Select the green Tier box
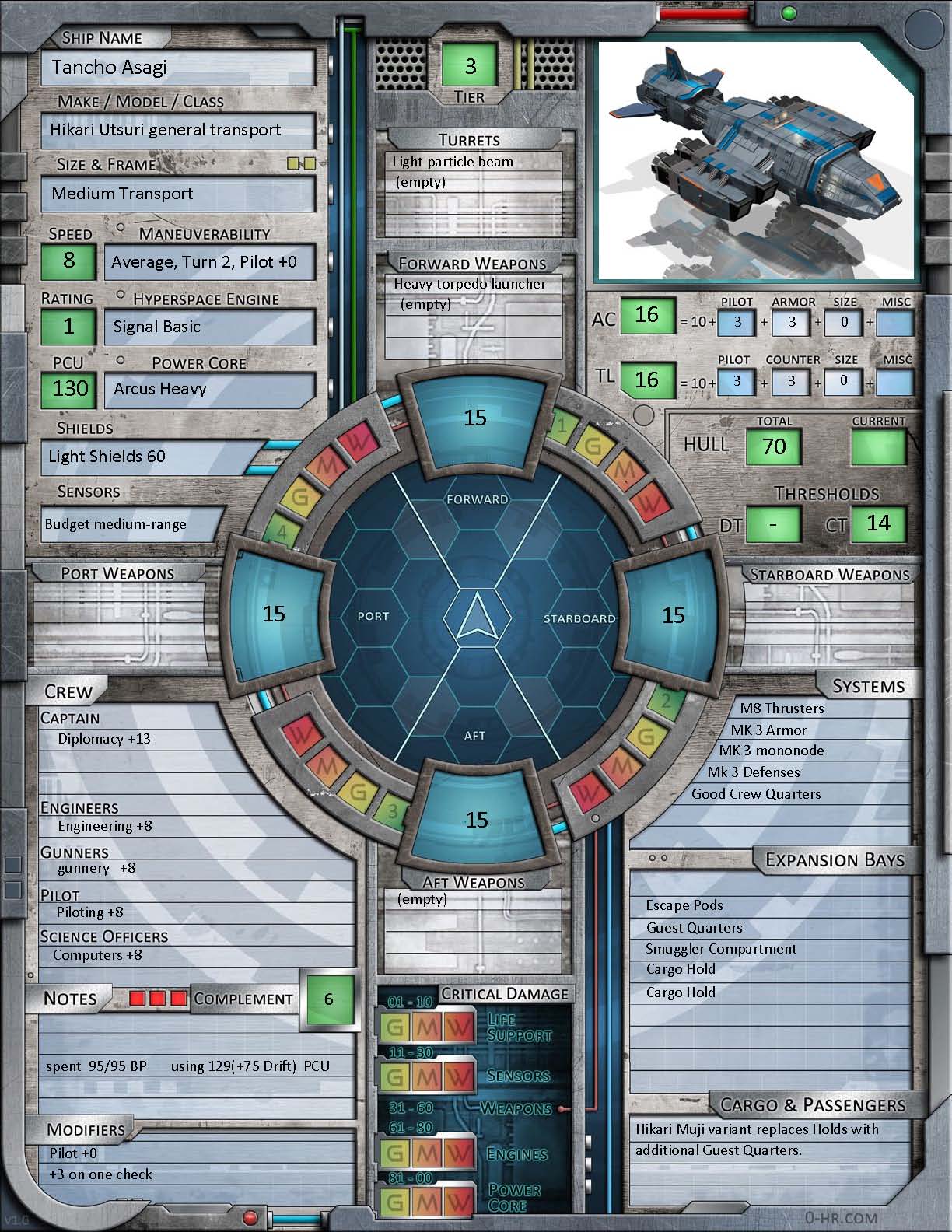The image size is (952, 1232). coord(470,66)
